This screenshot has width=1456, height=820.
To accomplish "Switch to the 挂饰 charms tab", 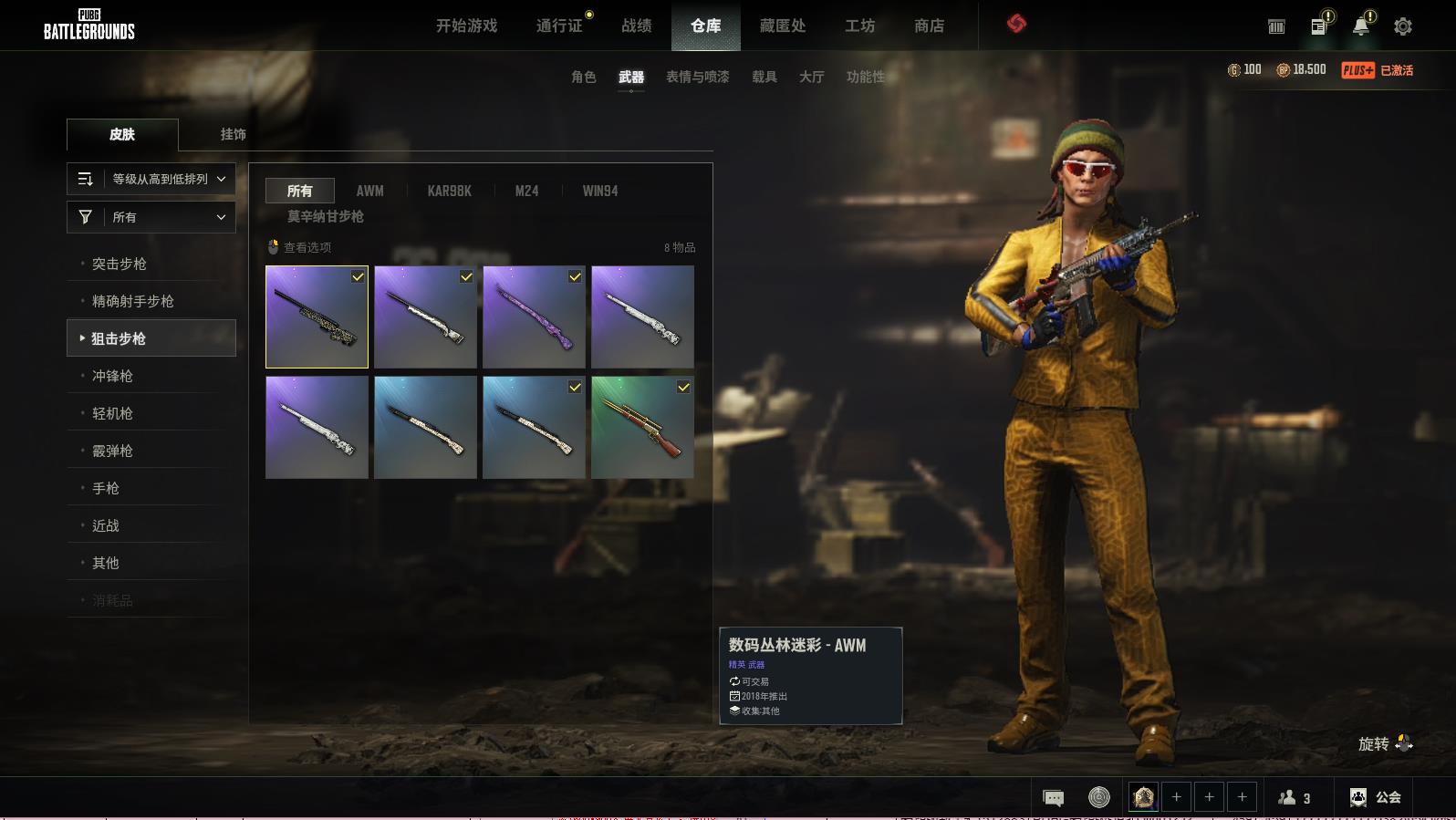I will (233, 134).
